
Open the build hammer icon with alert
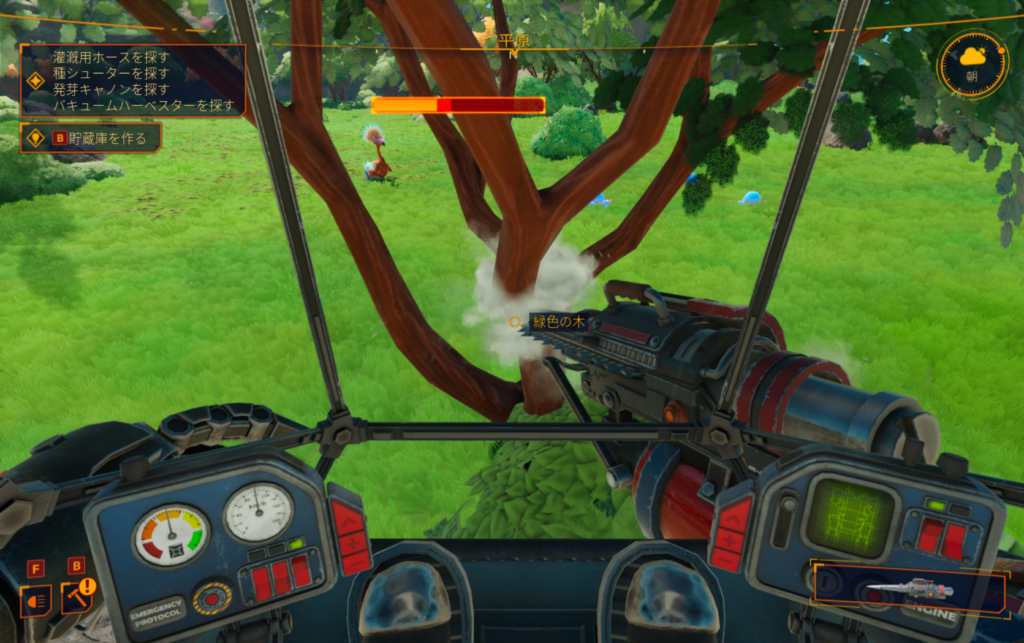pyautogui.click(x=76, y=598)
